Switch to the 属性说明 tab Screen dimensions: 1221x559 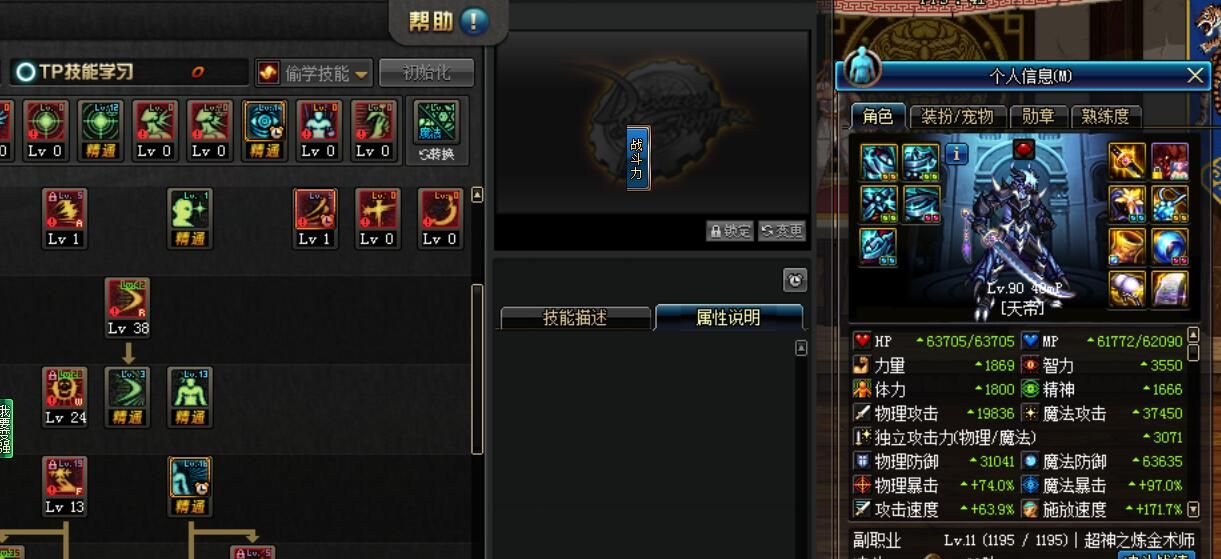(x=728, y=318)
